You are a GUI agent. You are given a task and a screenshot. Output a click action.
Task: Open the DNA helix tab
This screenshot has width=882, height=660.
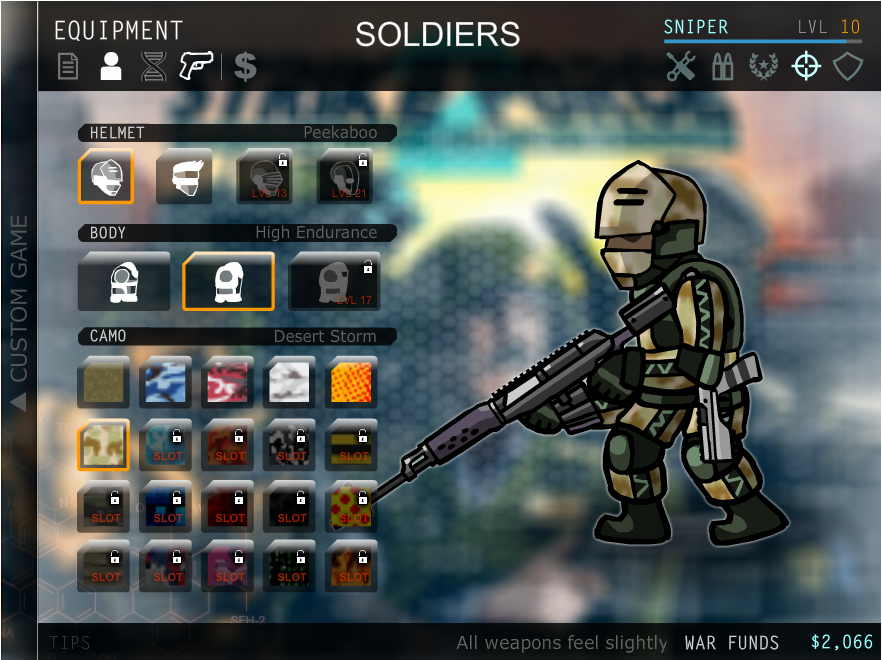[x=153, y=67]
